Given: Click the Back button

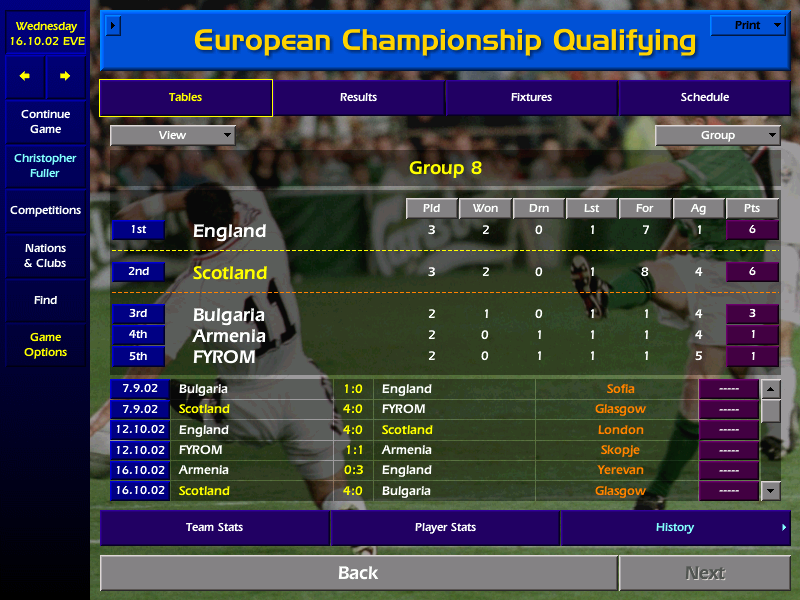Looking at the screenshot, I should click(358, 573).
